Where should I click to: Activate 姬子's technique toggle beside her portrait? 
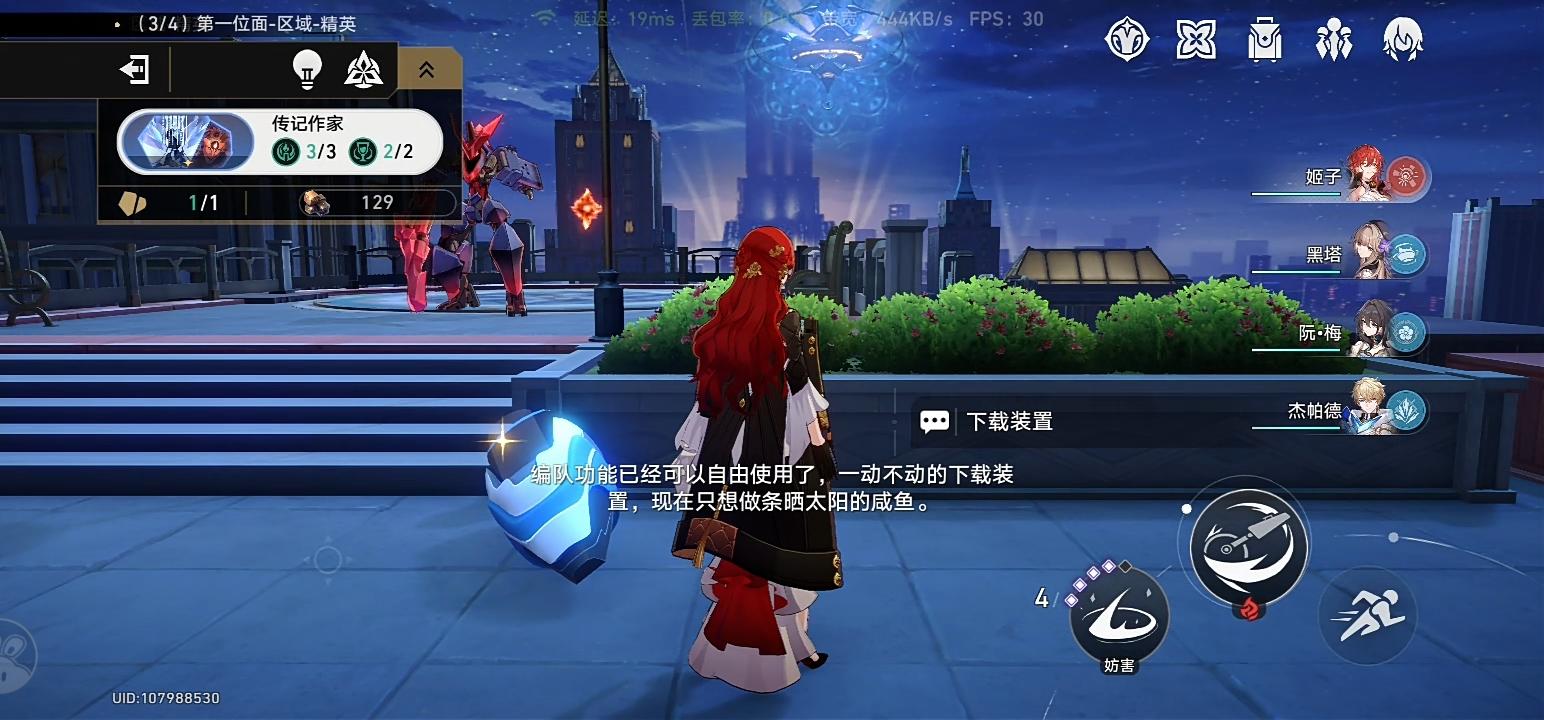pyautogui.click(x=1408, y=177)
